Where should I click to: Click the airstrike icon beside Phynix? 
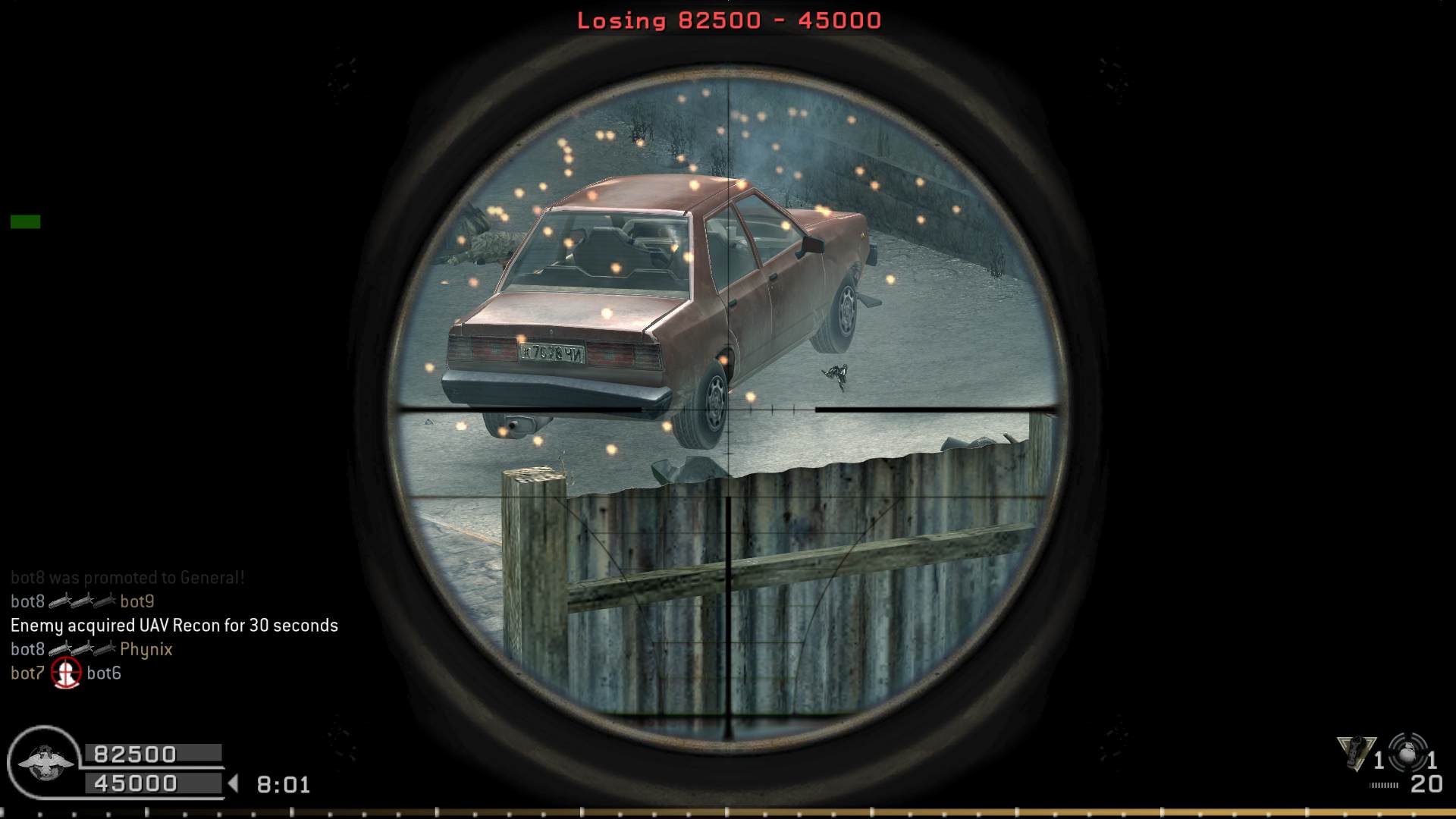coord(82,649)
